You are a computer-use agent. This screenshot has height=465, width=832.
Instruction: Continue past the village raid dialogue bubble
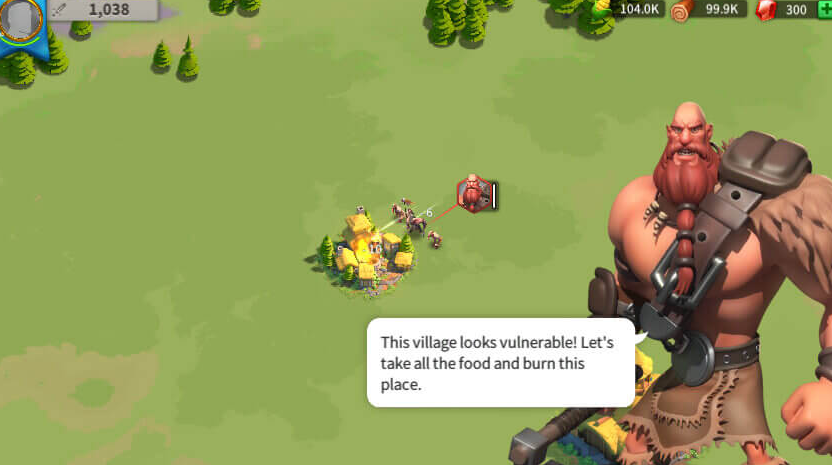(500, 362)
